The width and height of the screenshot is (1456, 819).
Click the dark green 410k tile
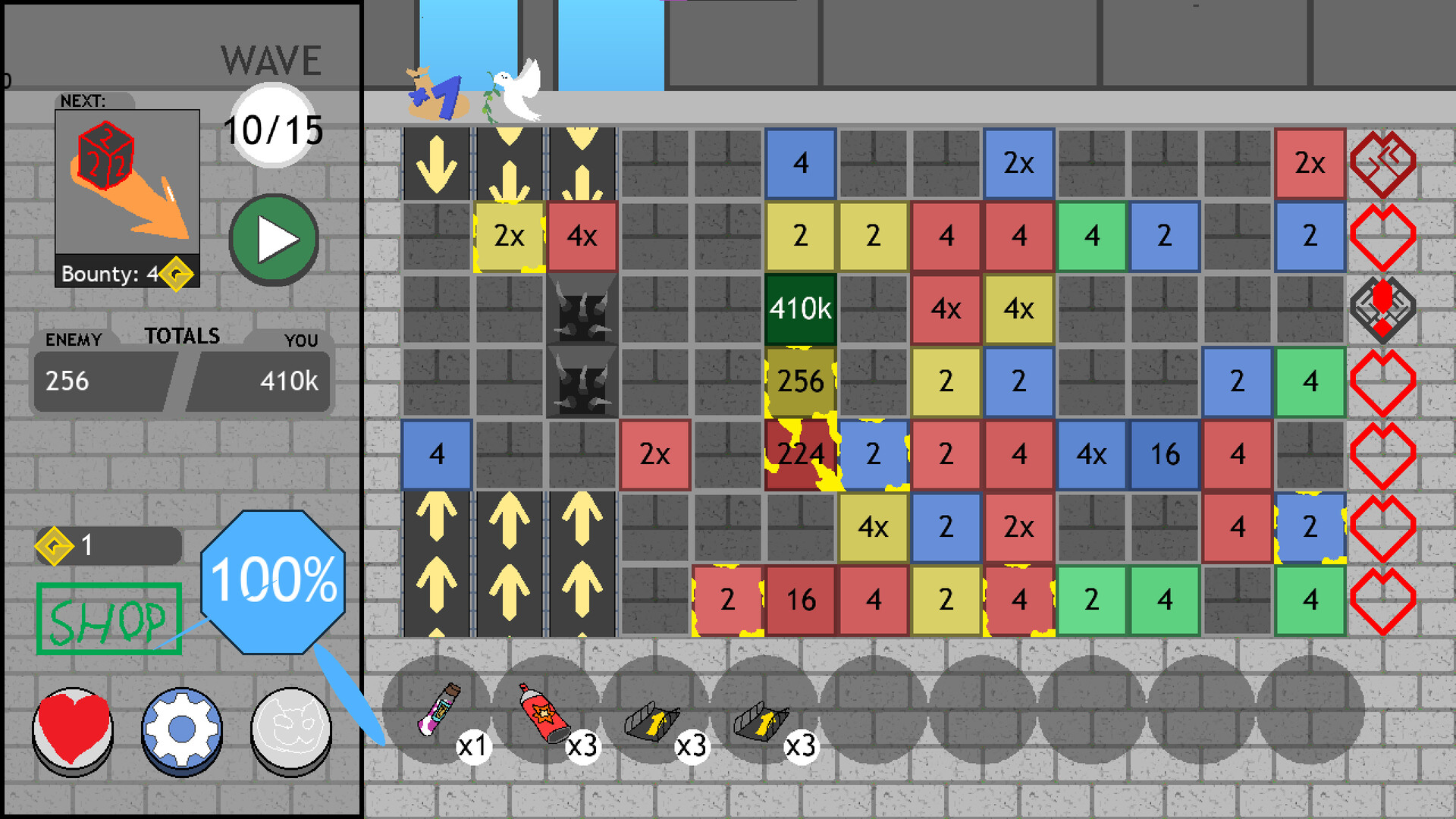[x=800, y=309]
